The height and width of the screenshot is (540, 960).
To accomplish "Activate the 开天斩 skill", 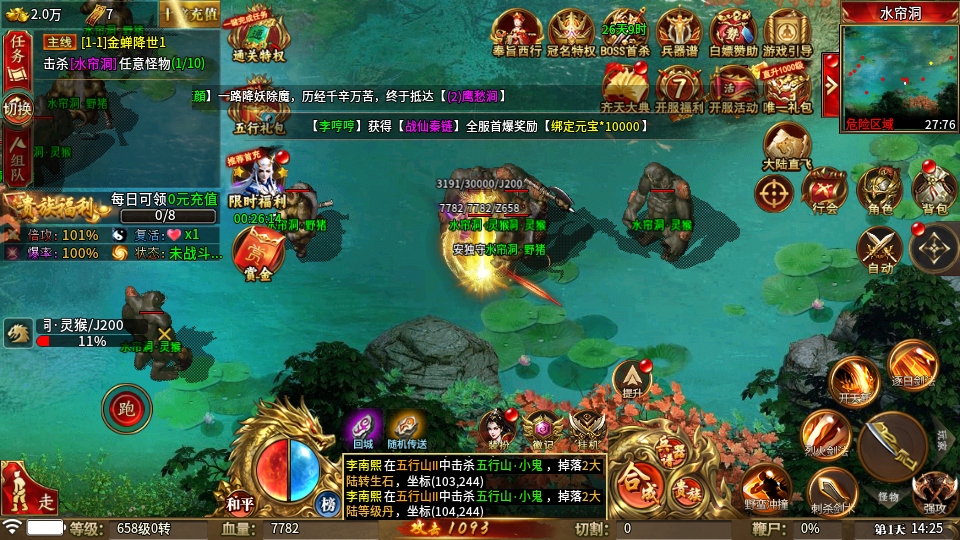I will (853, 382).
